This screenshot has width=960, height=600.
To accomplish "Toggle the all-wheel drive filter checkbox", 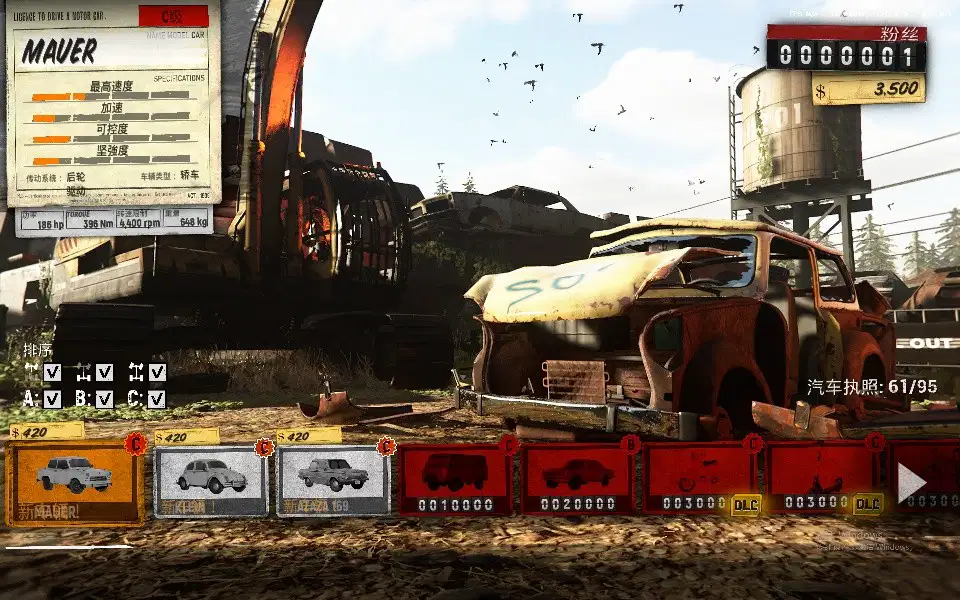I will click(x=157, y=372).
